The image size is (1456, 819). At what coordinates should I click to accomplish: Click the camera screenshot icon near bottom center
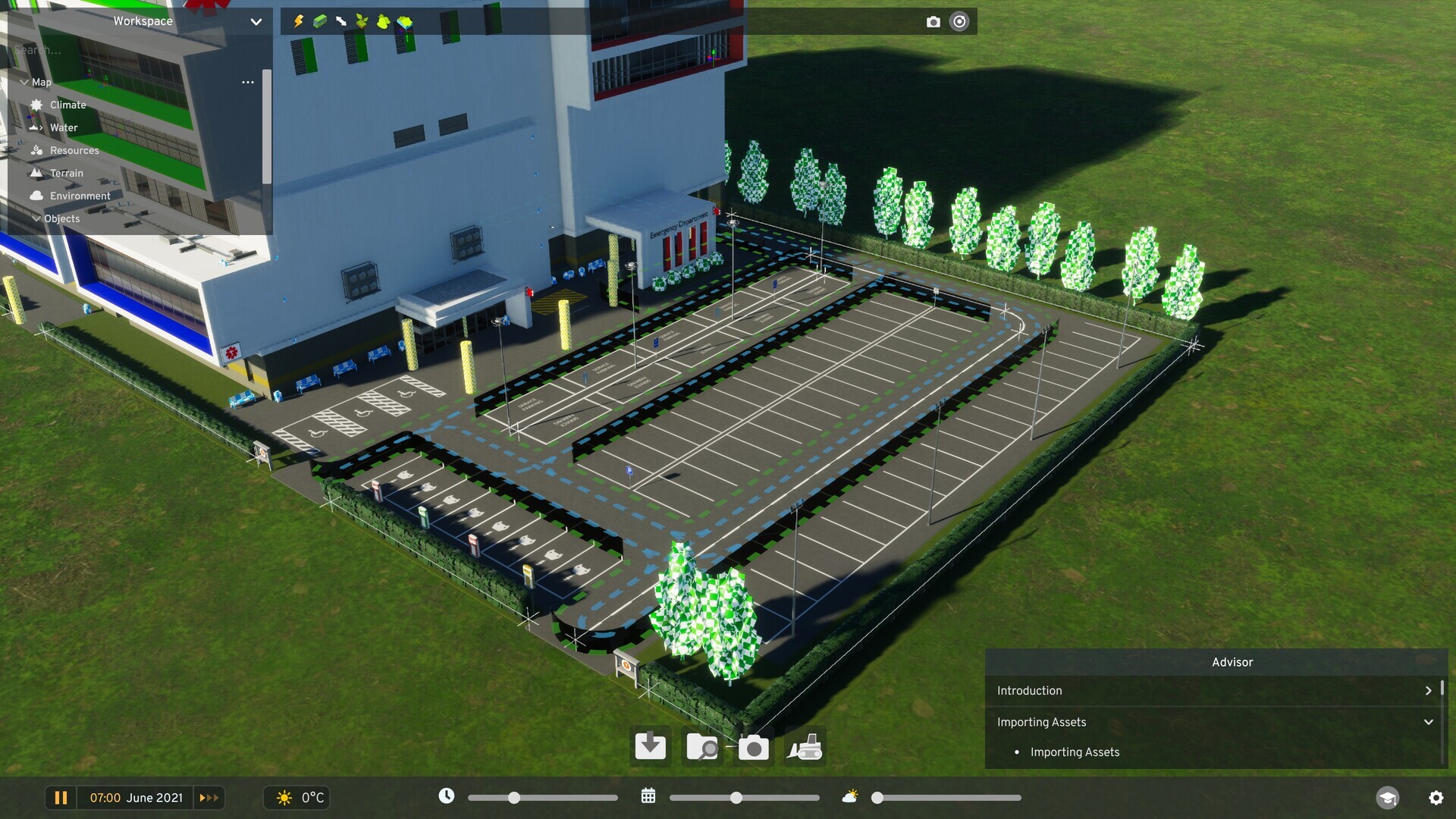tap(753, 748)
